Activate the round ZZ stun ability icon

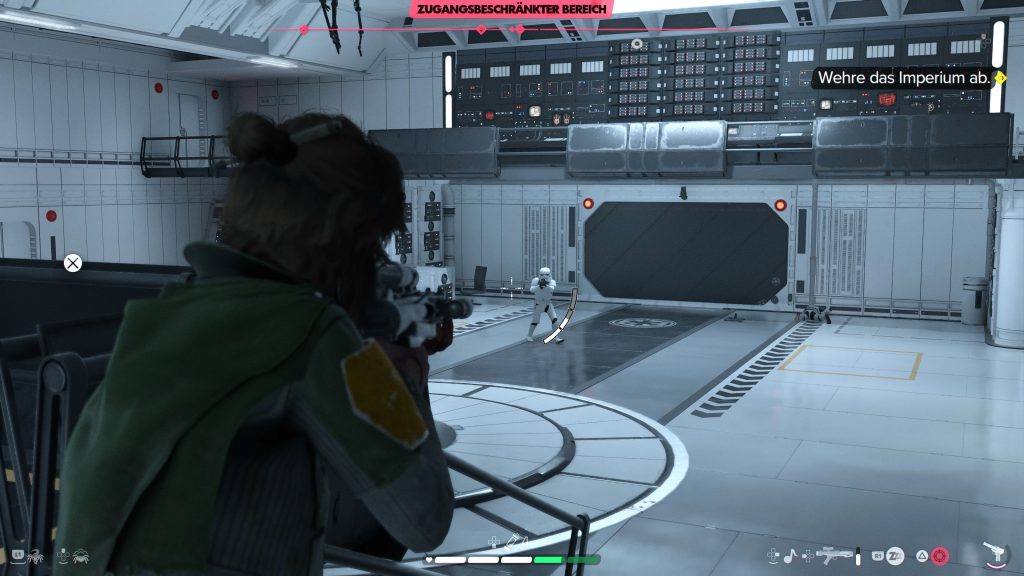tap(896, 555)
